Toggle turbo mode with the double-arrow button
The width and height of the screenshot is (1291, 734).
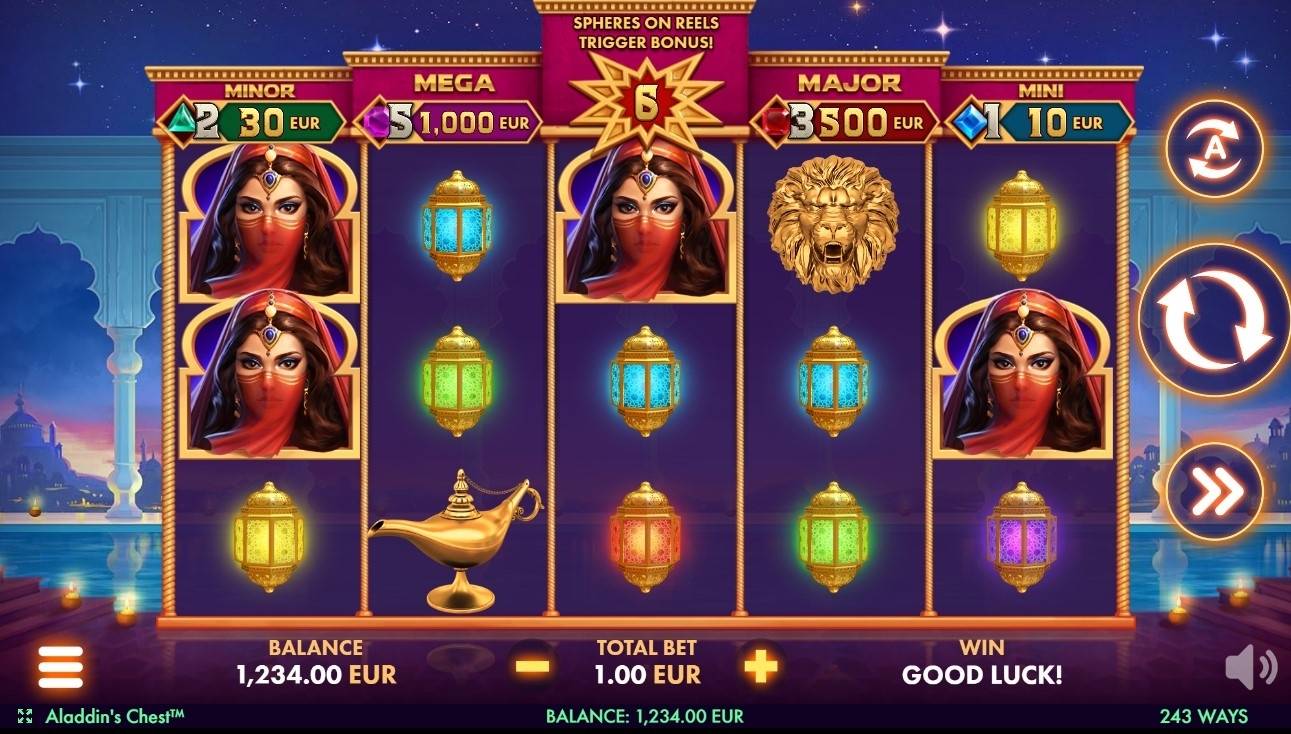coord(1214,491)
